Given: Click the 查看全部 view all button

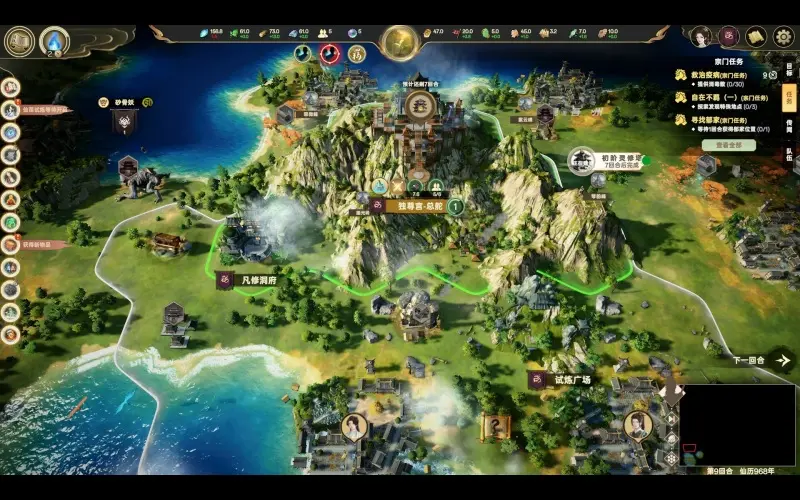Looking at the screenshot, I should click(735, 145).
